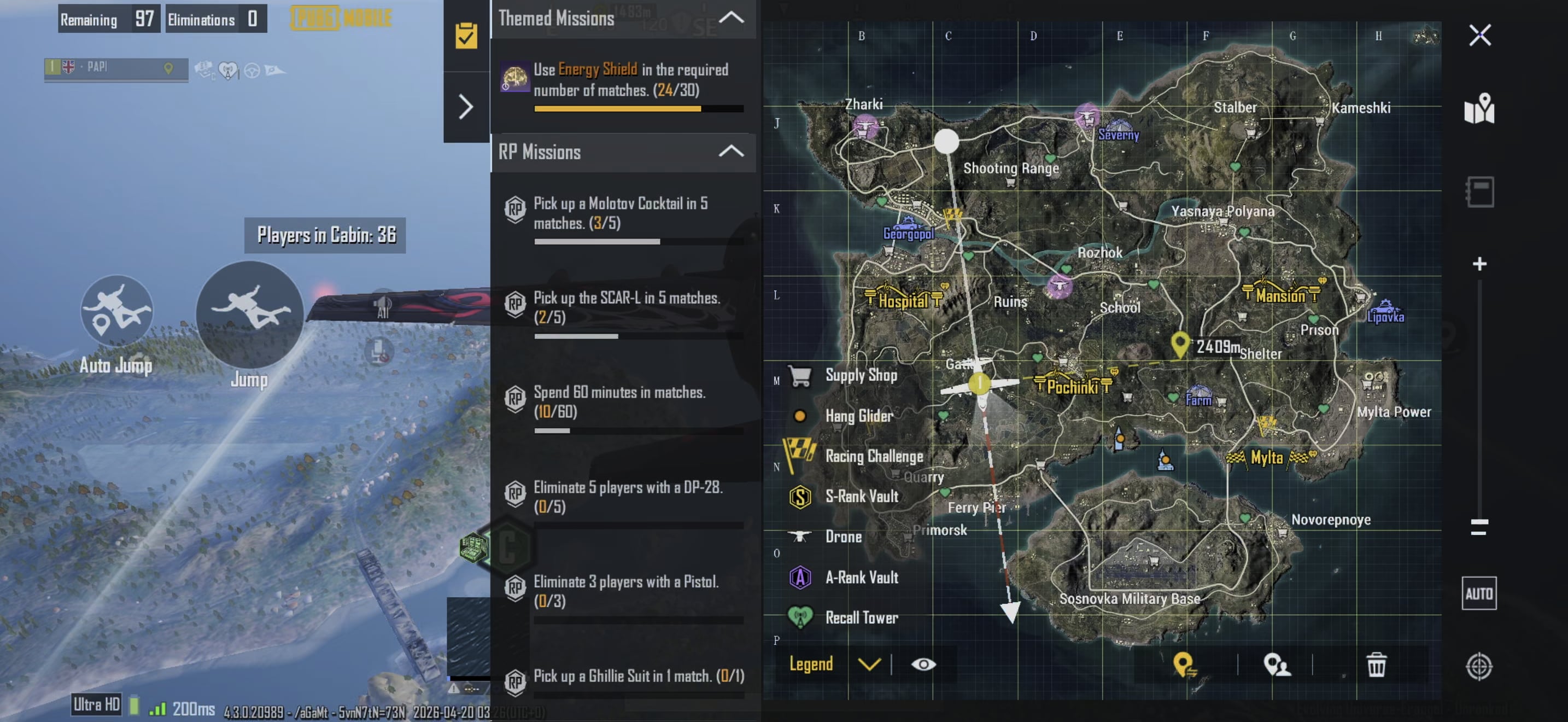Tap the Jump button
1568x722 pixels.
pyautogui.click(x=249, y=314)
